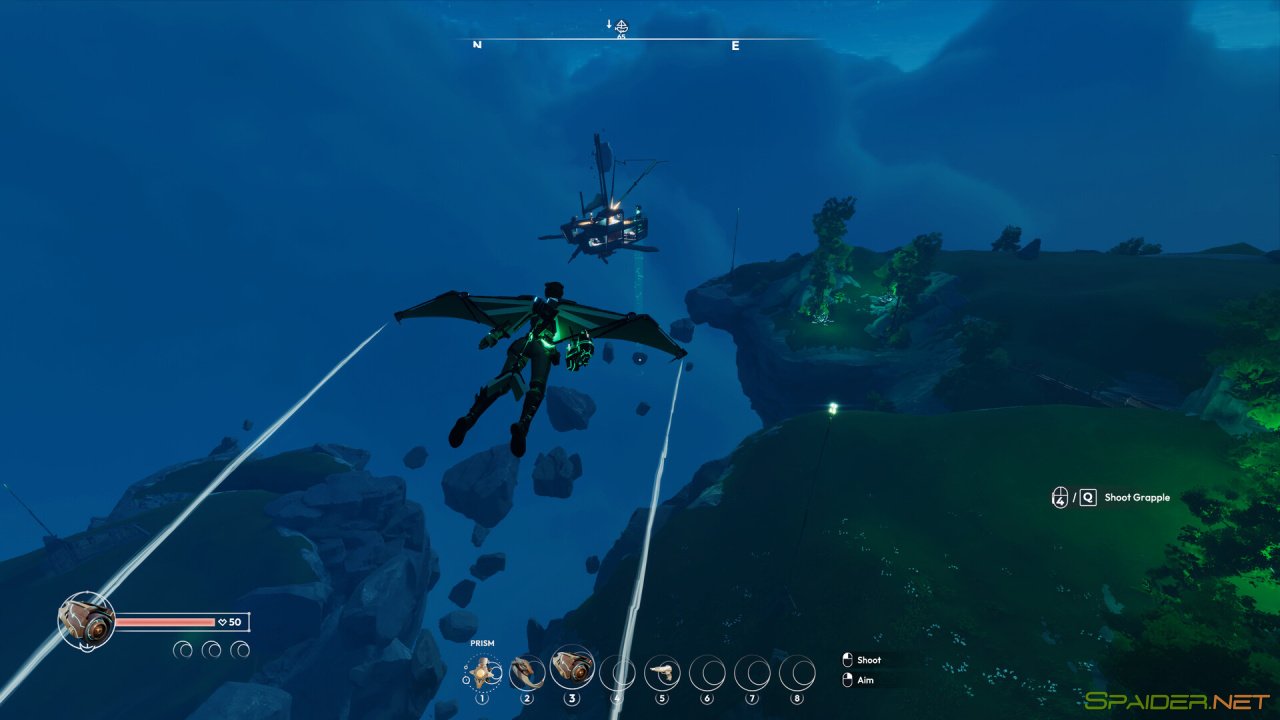Click the device portrait beside the health bar
1280x720 pixels.
pos(86,620)
